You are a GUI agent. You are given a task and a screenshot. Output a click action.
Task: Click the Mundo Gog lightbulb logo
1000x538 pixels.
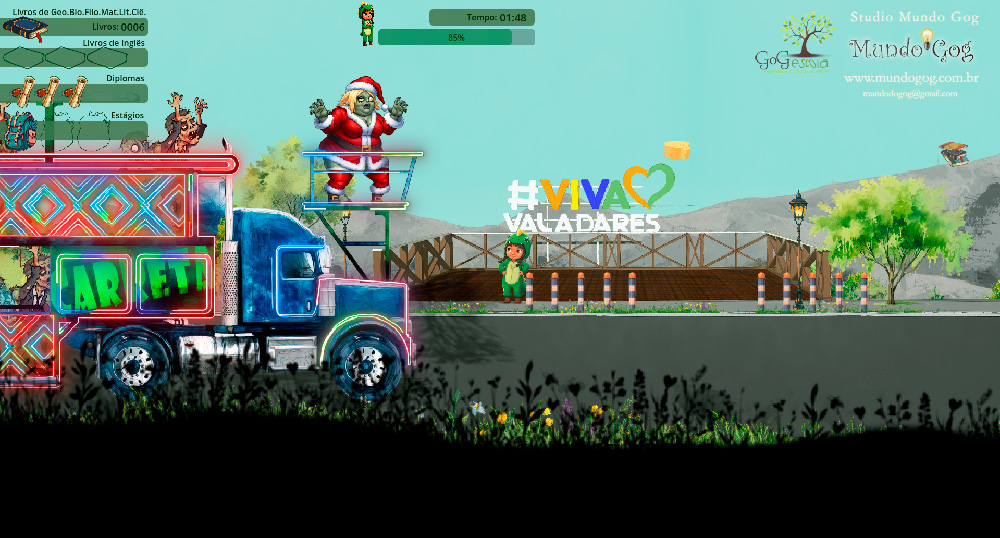(911, 47)
